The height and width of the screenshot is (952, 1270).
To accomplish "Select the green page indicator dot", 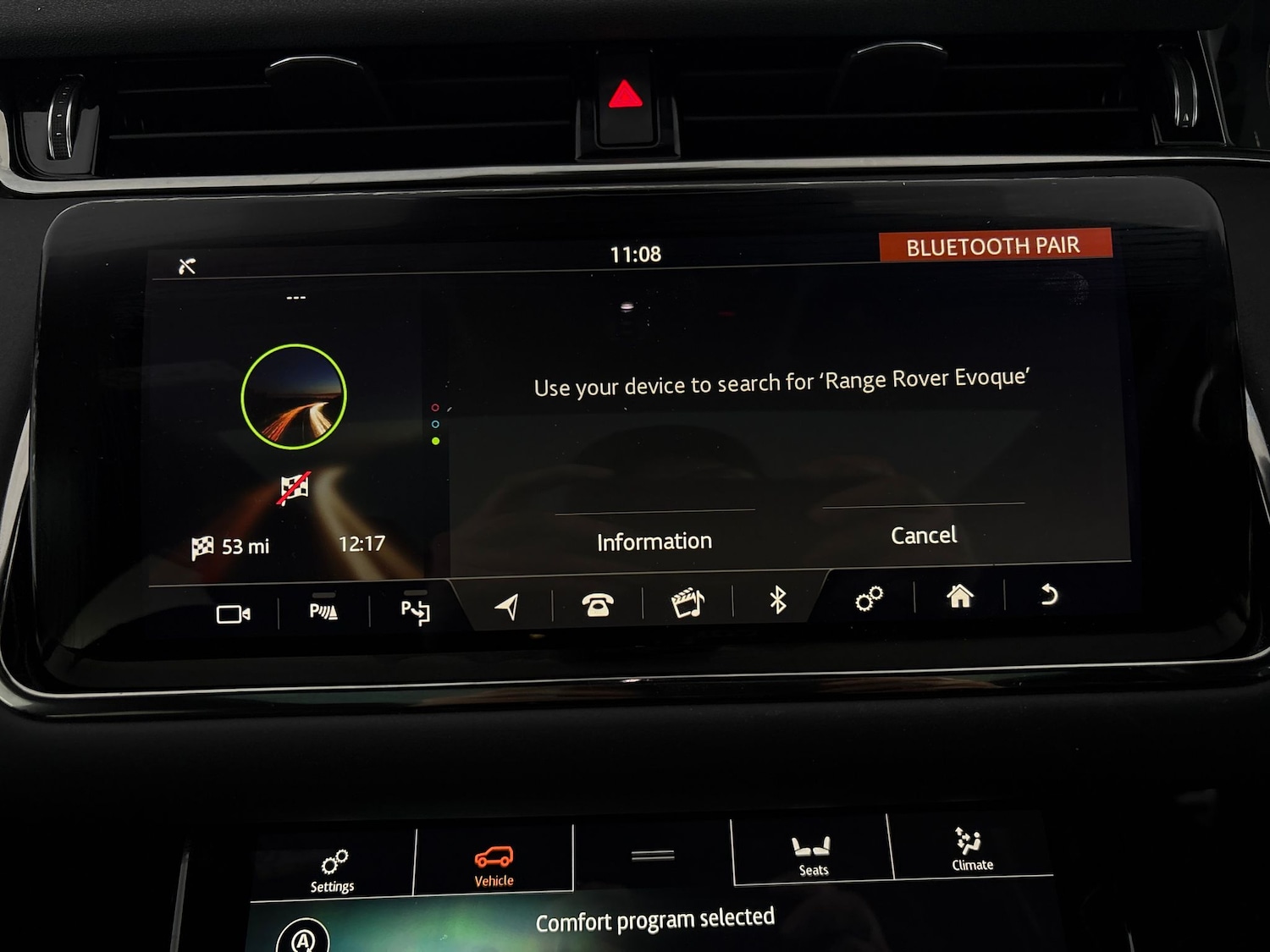I will coord(436,441).
